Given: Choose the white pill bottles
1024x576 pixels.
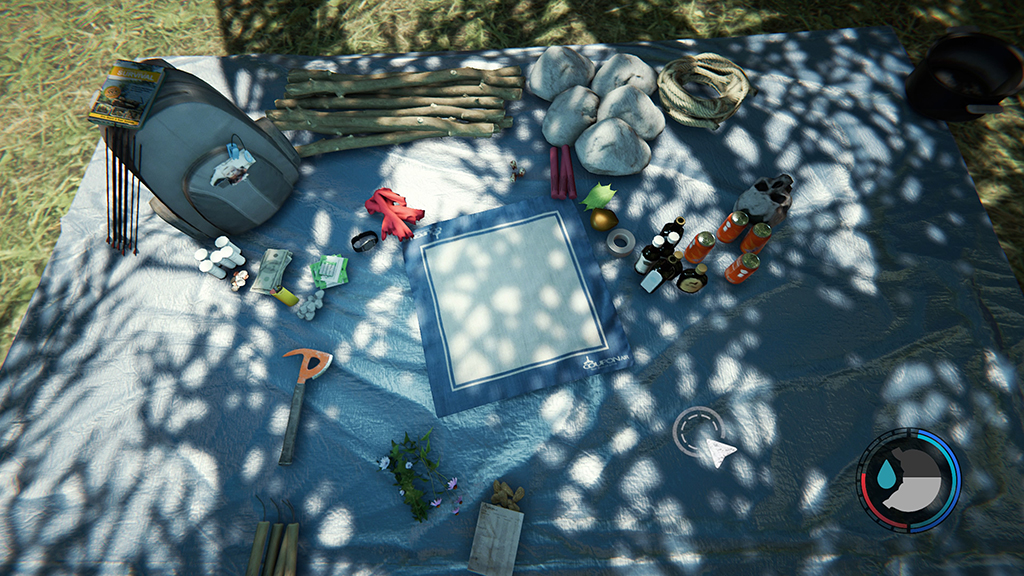Looking at the screenshot, I should 220,257.
